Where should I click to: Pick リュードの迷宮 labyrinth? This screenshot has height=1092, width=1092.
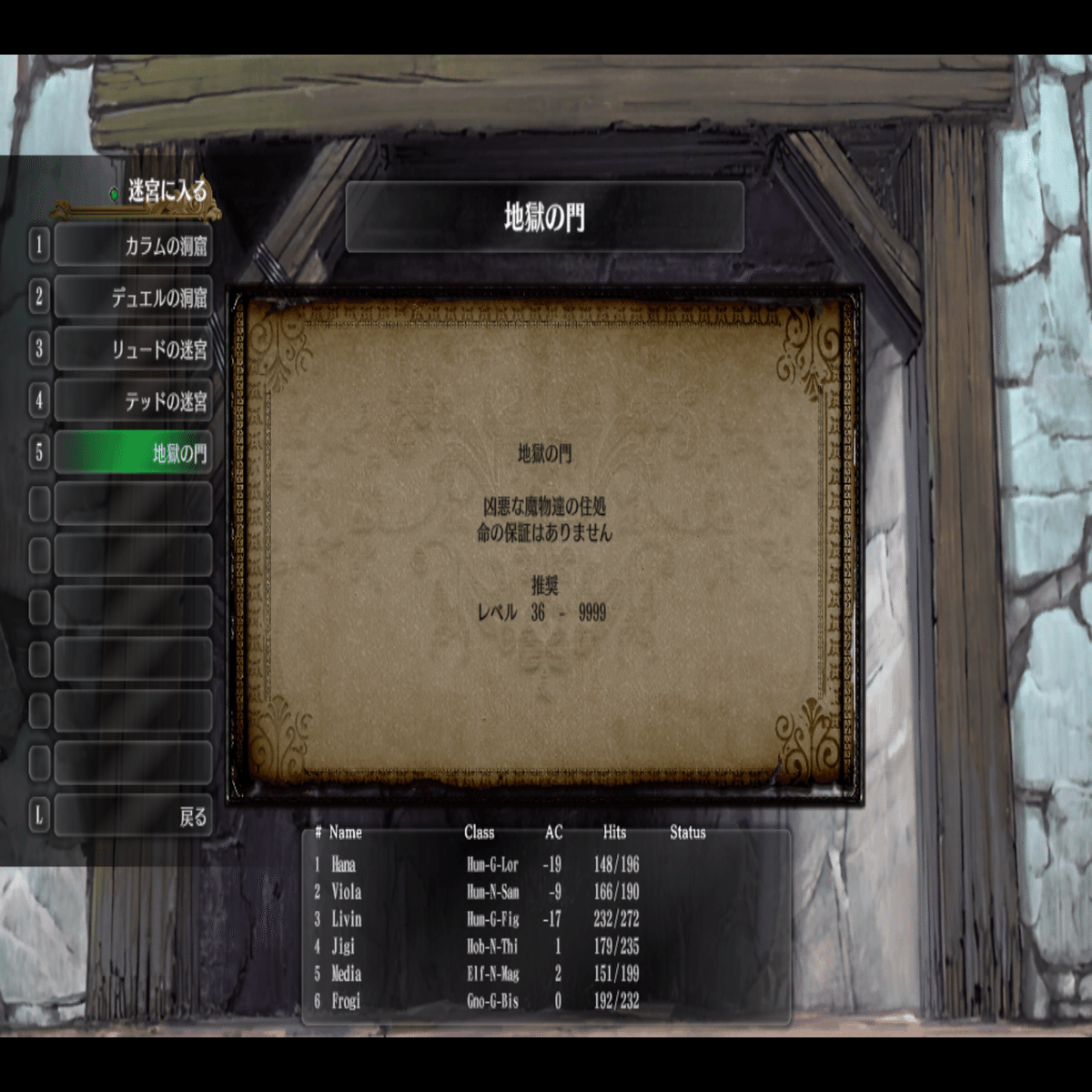tap(133, 349)
